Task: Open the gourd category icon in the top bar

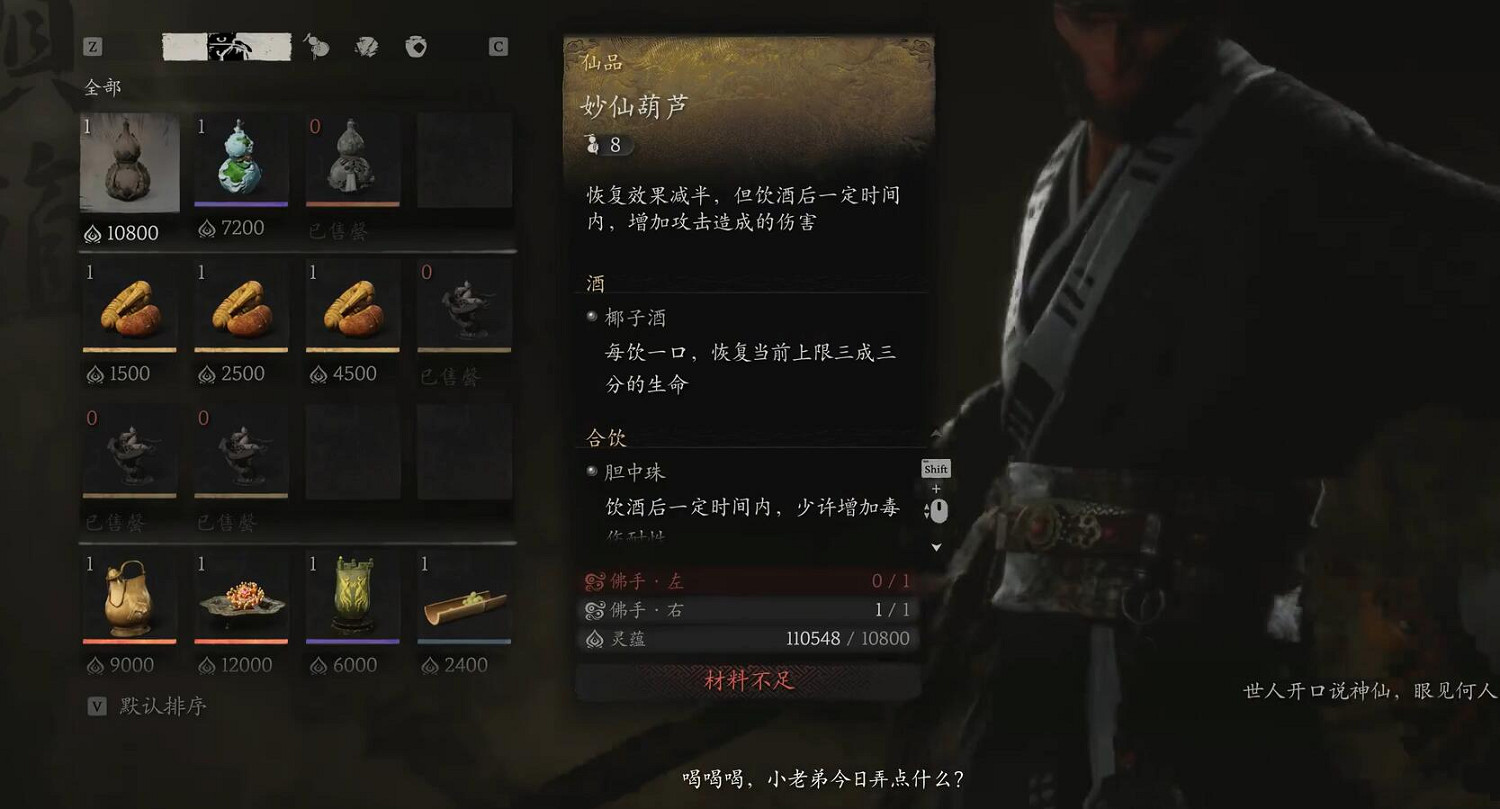Action: (x=317, y=45)
